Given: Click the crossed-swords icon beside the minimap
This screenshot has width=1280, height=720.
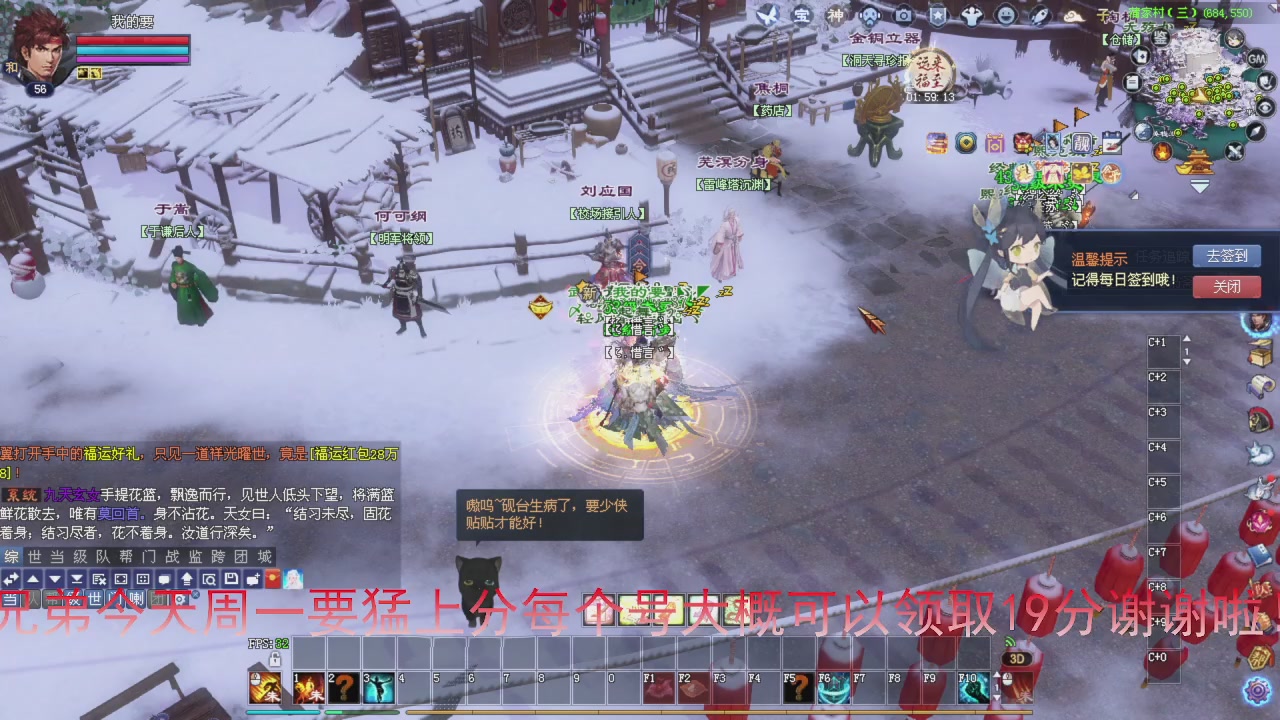Looking at the screenshot, I should point(1234,150).
